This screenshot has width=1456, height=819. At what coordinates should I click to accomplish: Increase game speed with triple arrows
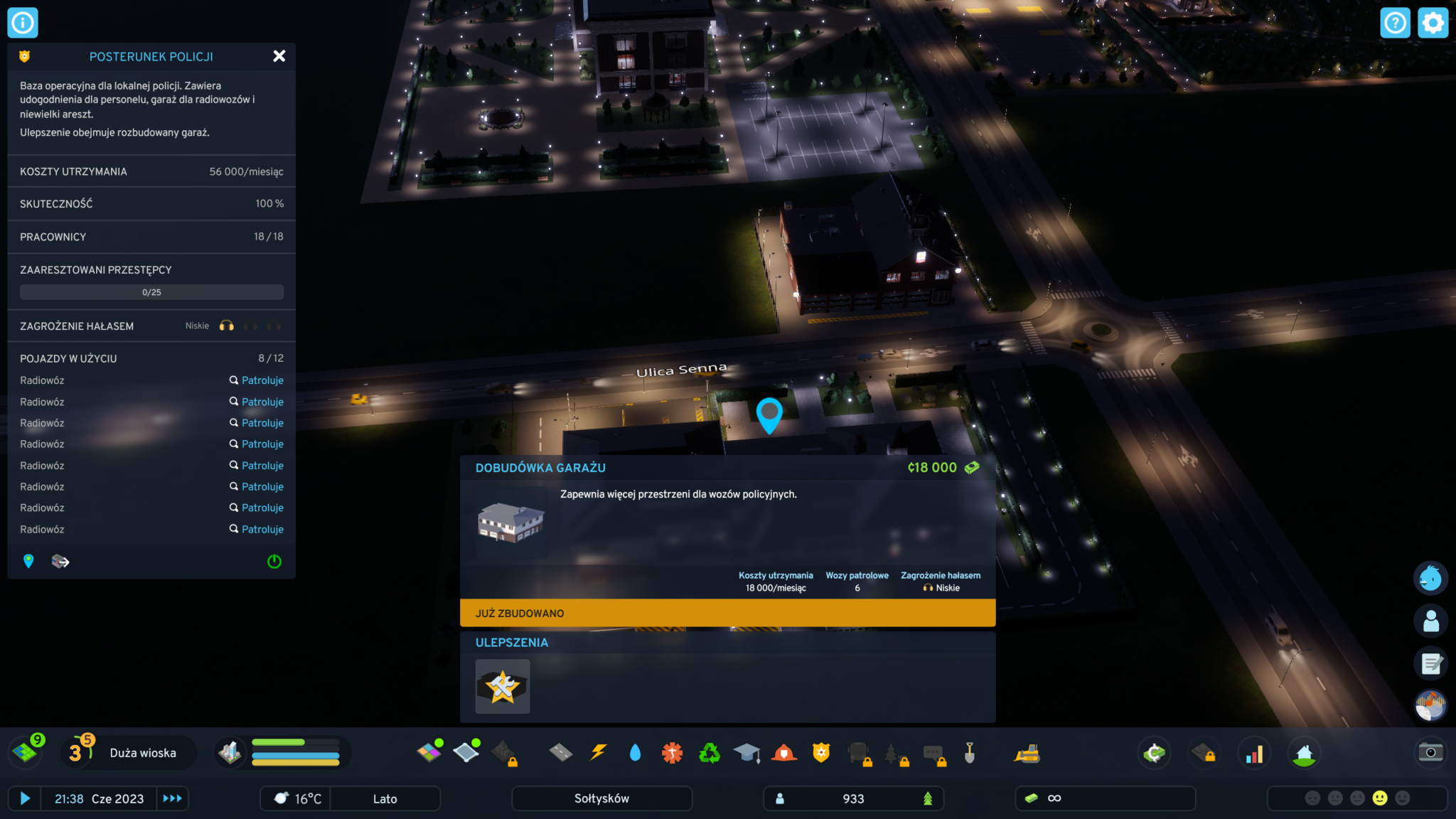[x=172, y=798]
